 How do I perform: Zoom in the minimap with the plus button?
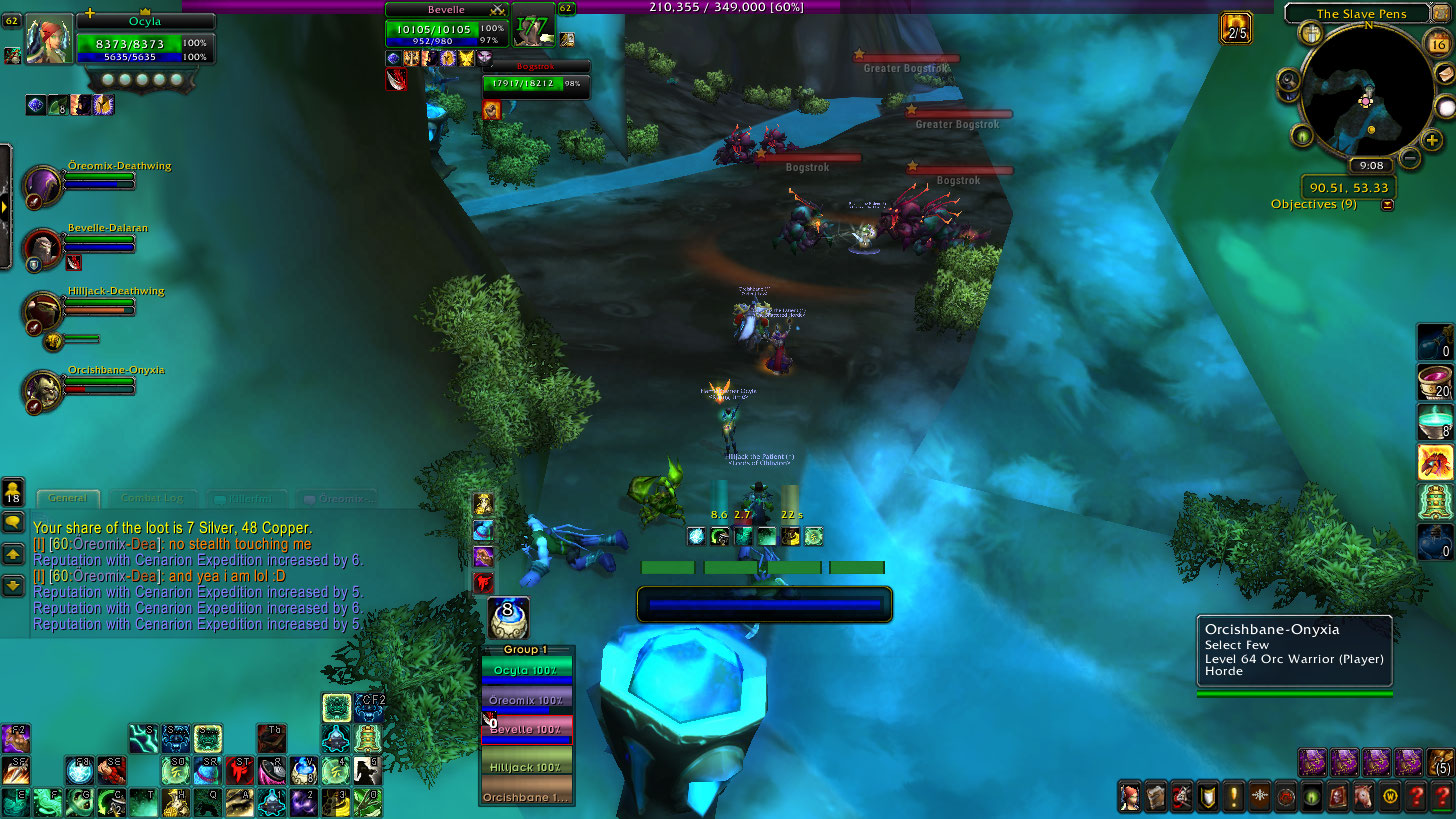pyautogui.click(x=1432, y=141)
